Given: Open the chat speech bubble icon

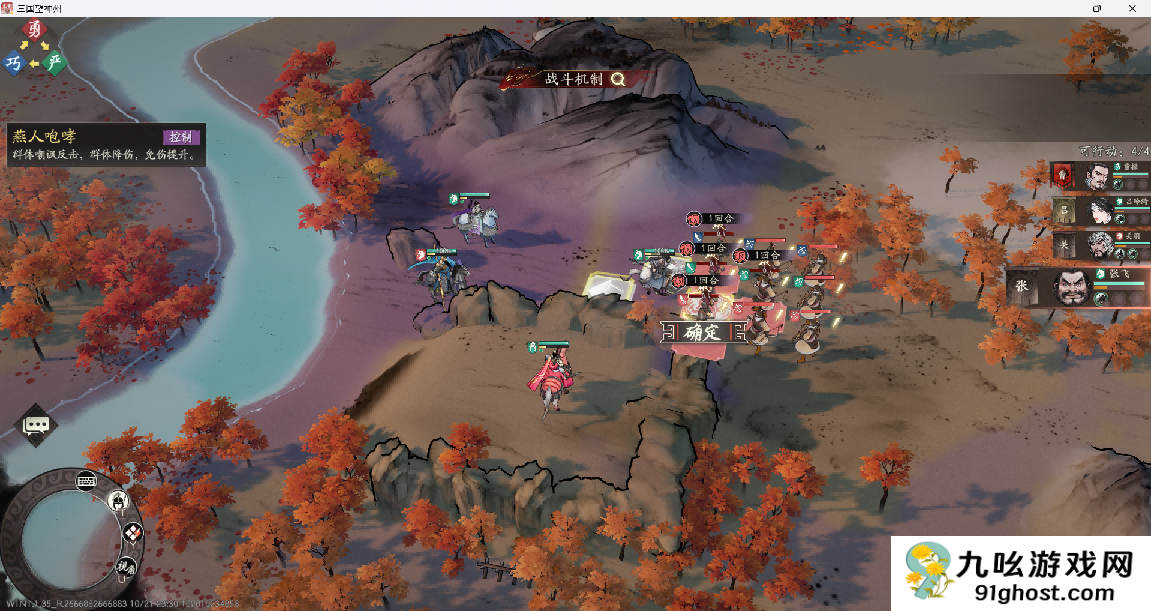Looking at the screenshot, I should click(x=37, y=425).
